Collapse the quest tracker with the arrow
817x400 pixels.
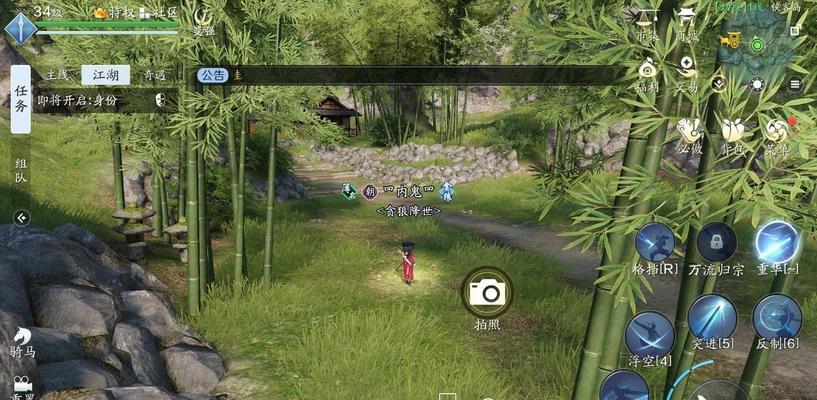[21, 217]
